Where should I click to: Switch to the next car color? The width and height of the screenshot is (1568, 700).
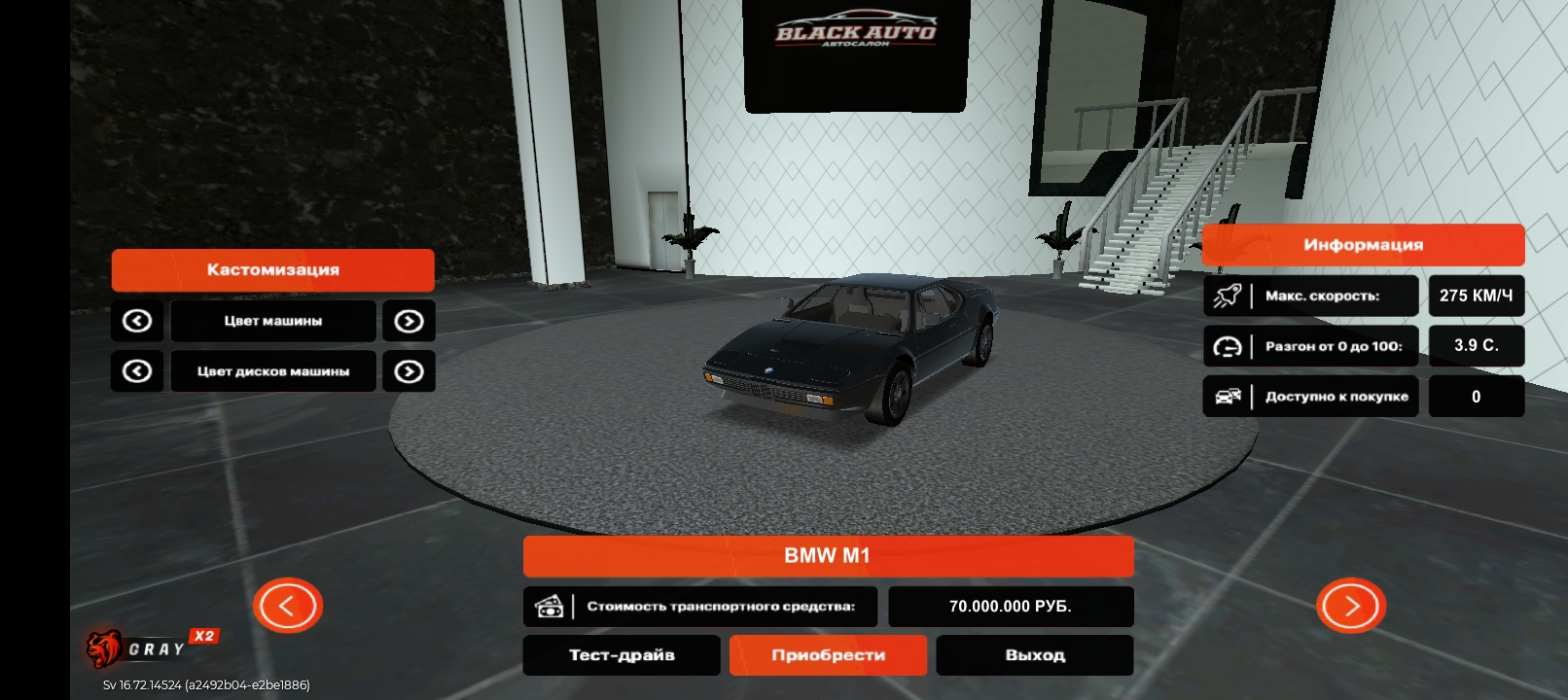[409, 321]
